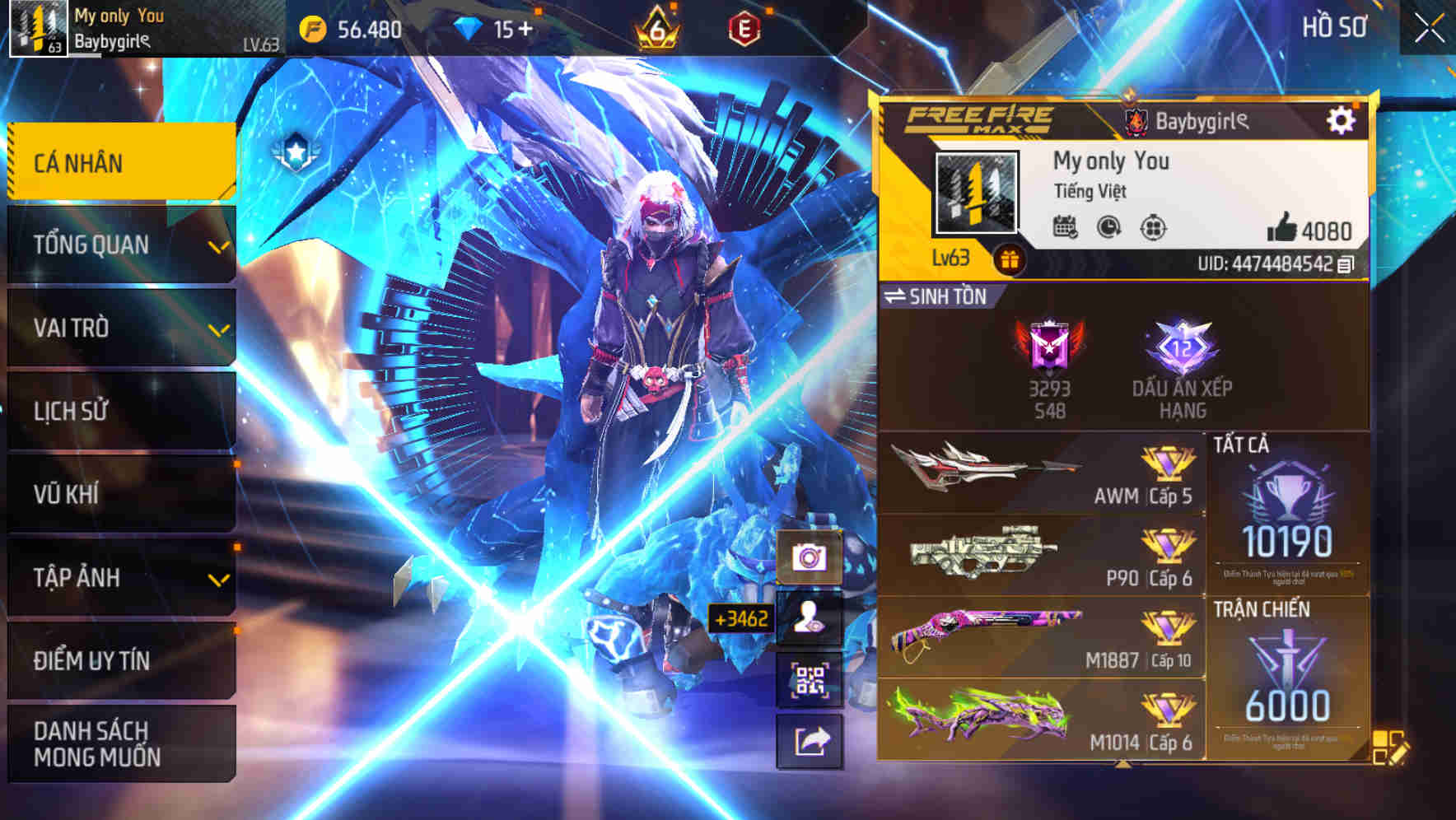Open the VŨ KHÍ tab

coord(119,494)
